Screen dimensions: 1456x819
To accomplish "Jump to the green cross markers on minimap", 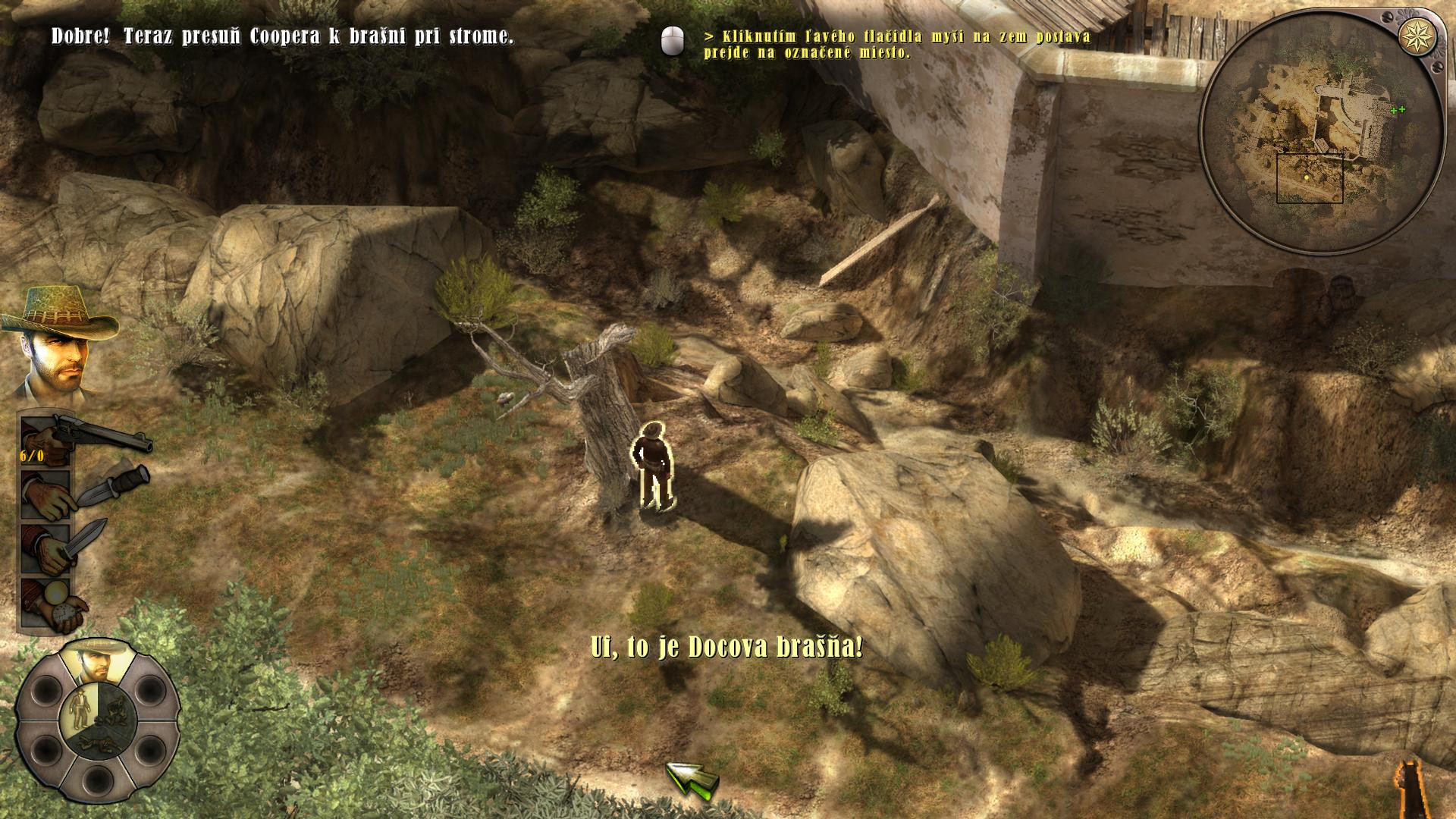I will pos(1397,110).
